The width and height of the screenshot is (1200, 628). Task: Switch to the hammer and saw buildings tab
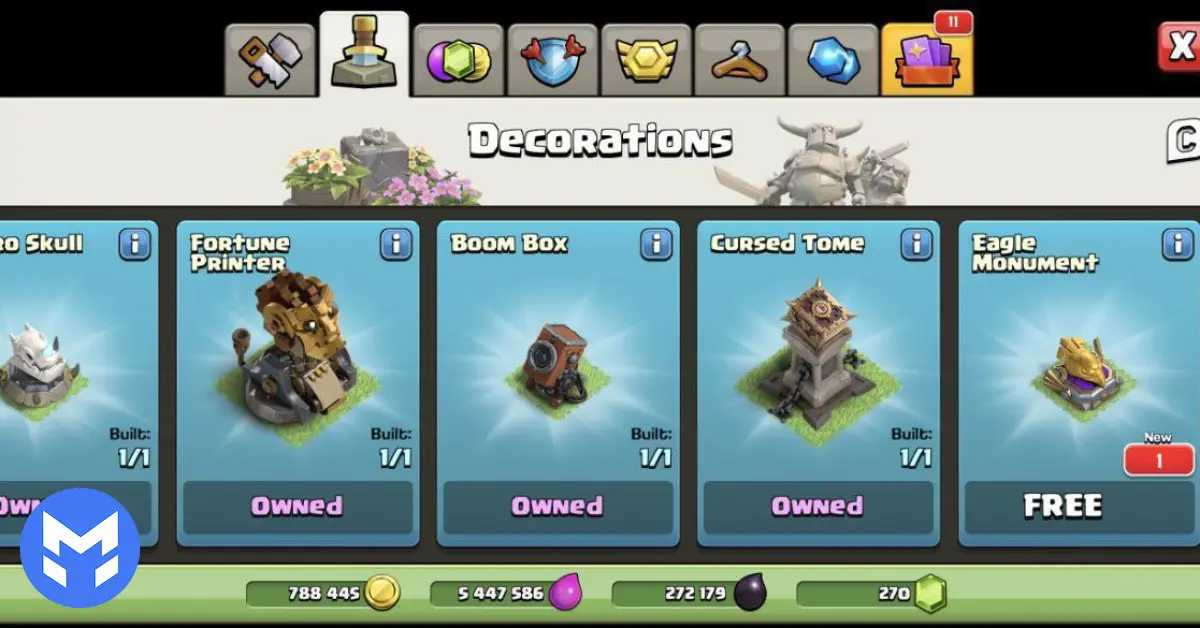click(x=270, y=59)
